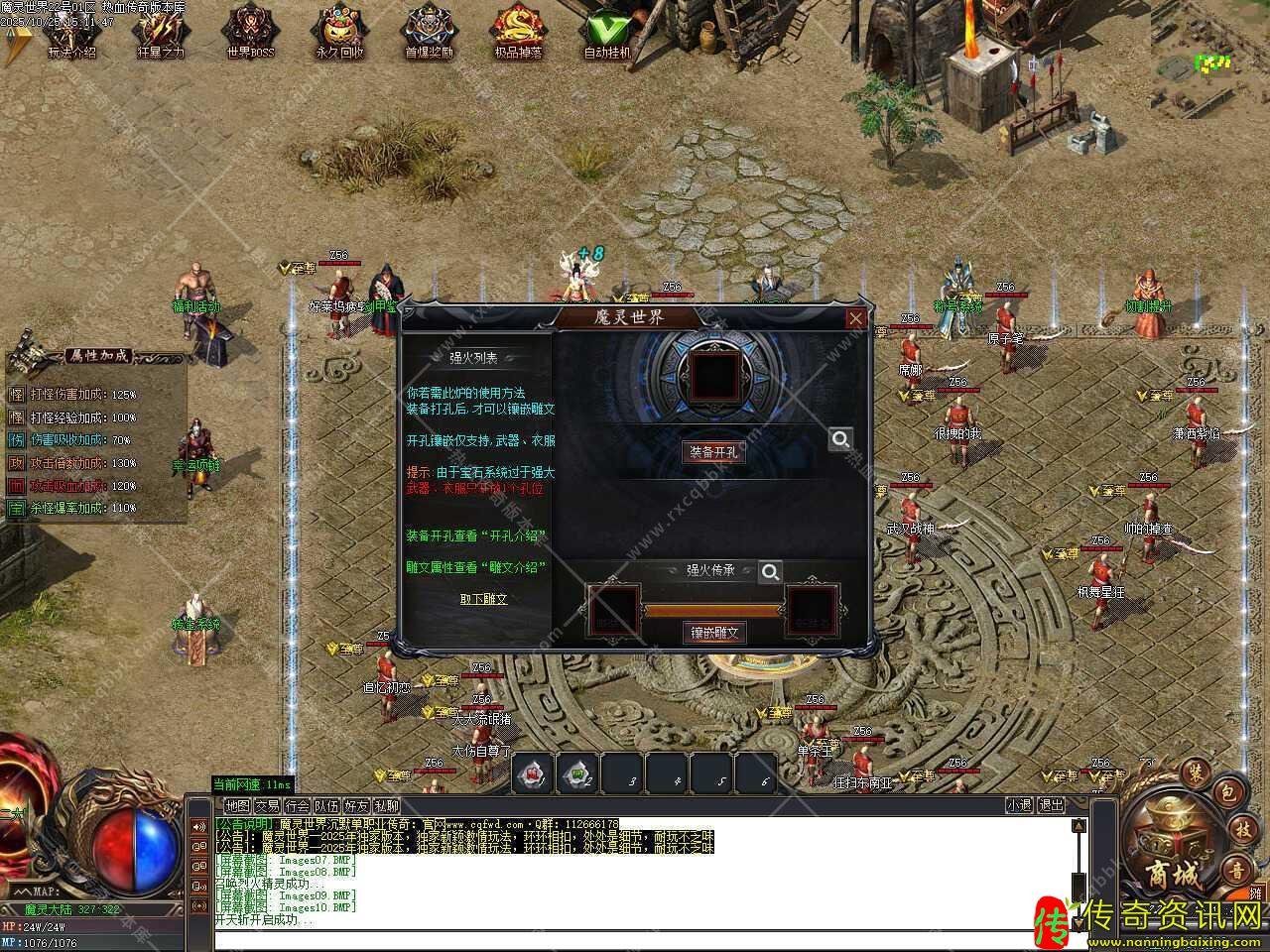Image resolution: width=1270 pixels, height=952 pixels.
Task: Click the 退出 exit button
Action: pyautogui.click(x=1051, y=806)
